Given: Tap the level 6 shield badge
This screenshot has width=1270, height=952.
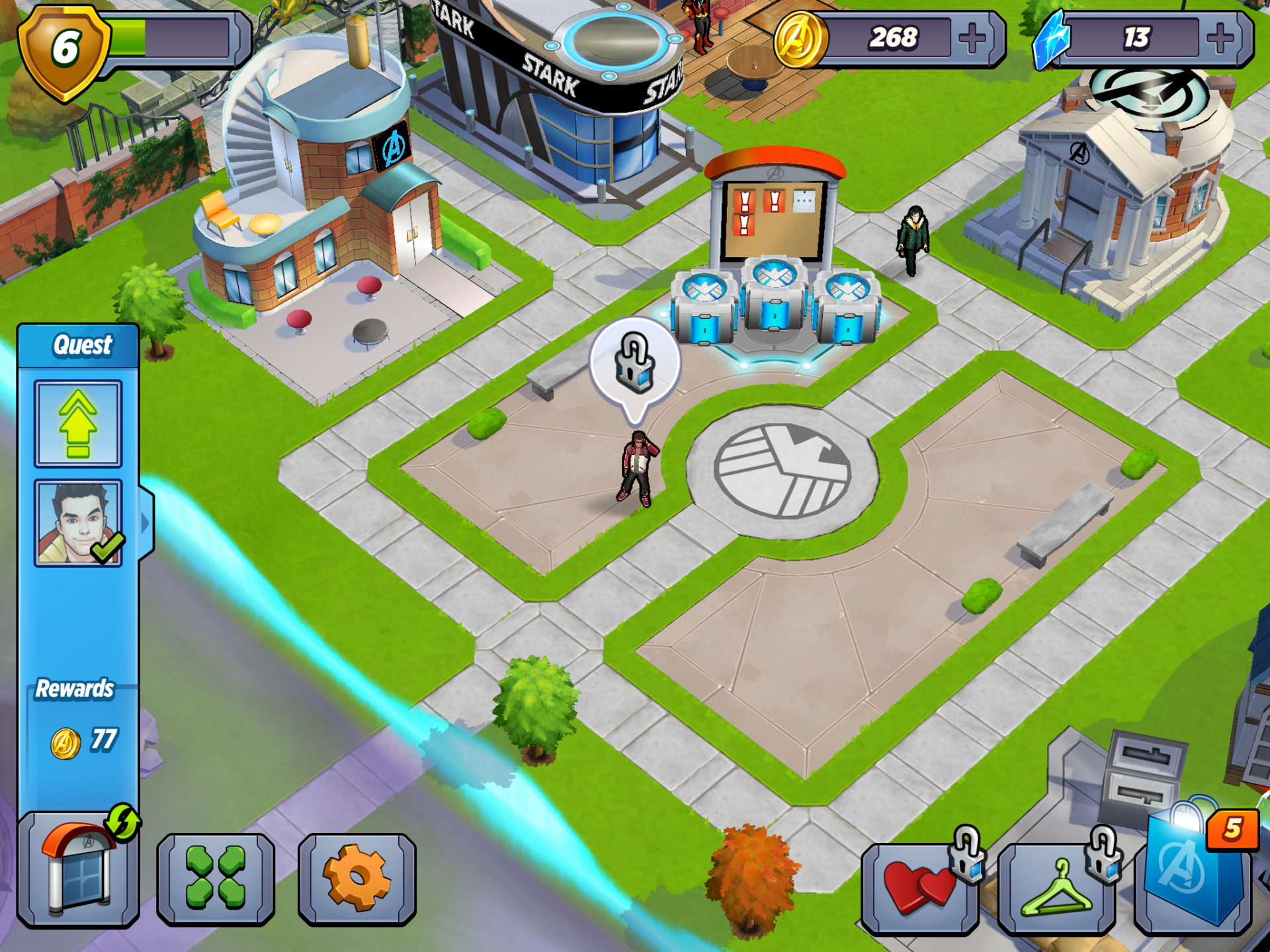Looking at the screenshot, I should pos(64,51).
